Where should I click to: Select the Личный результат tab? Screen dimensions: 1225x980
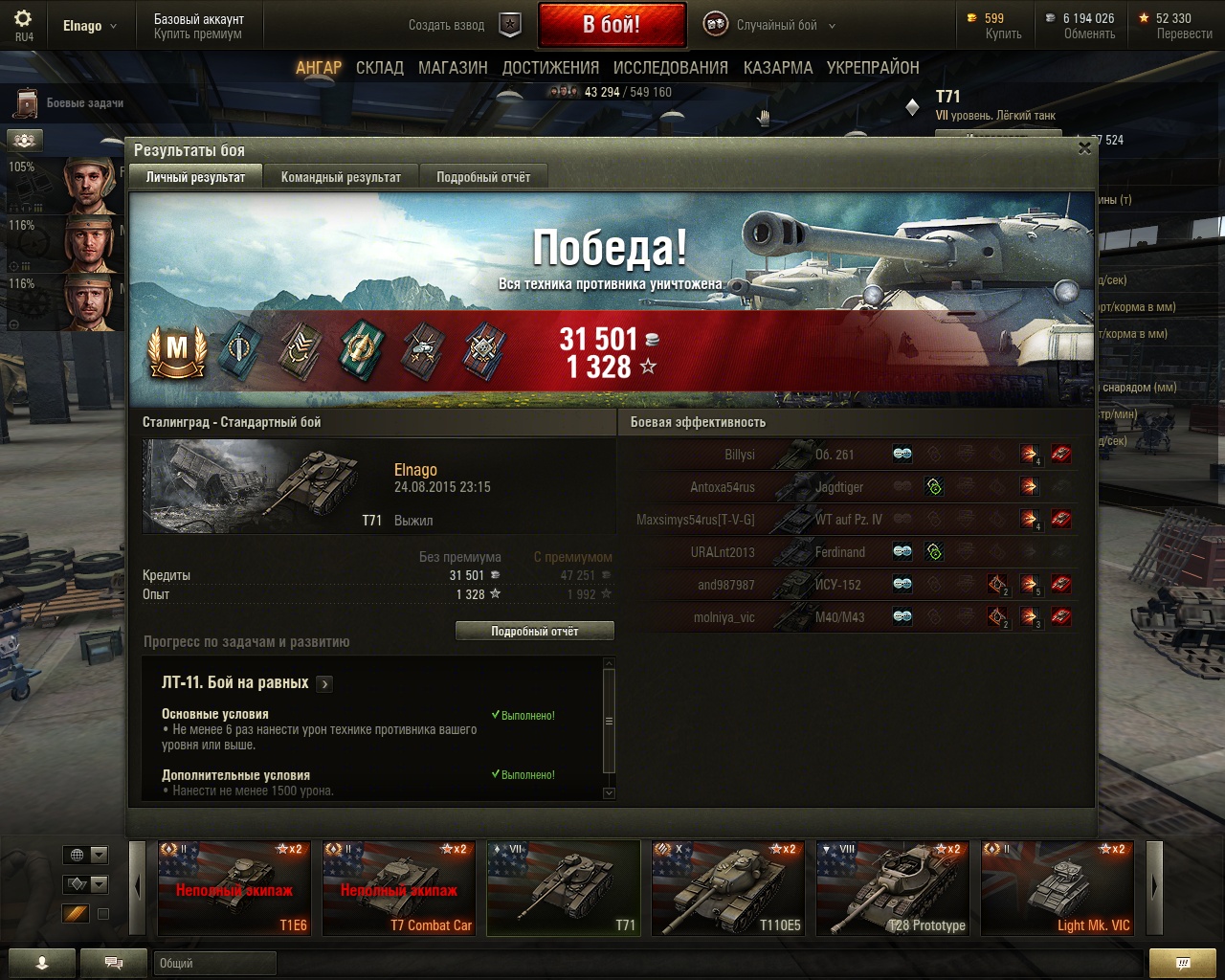tap(195, 177)
